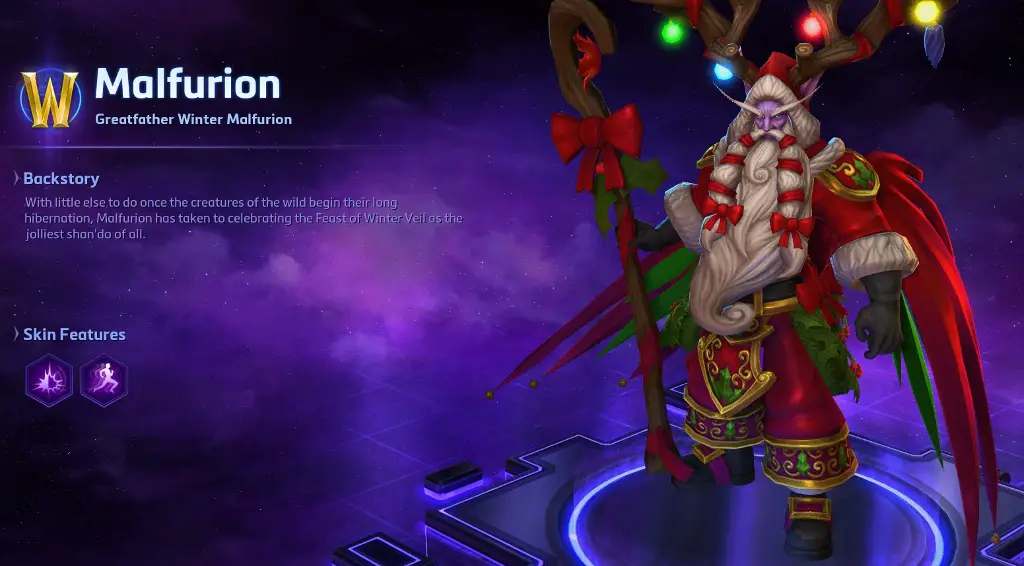This screenshot has height=566, width=1024.
Task: Collapse the Backstory section header
Action: (60, 179)
